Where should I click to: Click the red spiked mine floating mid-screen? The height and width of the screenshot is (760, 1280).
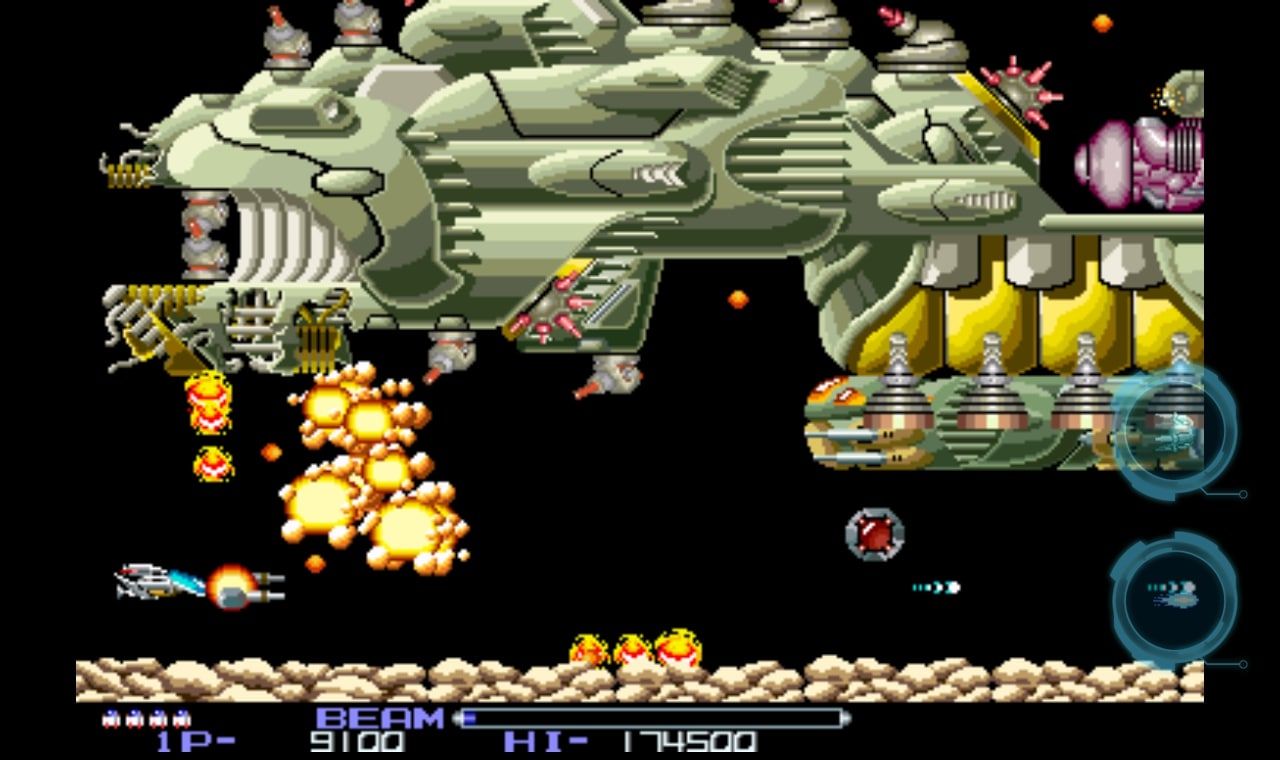(x=873, y=535)
